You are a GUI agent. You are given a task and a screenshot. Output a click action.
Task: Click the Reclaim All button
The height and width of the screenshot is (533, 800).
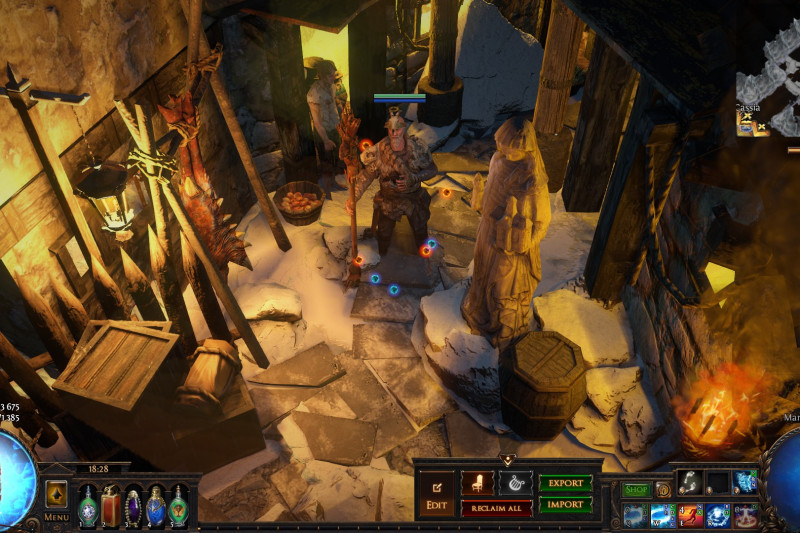pyautogui.click(x=497, y=508)
